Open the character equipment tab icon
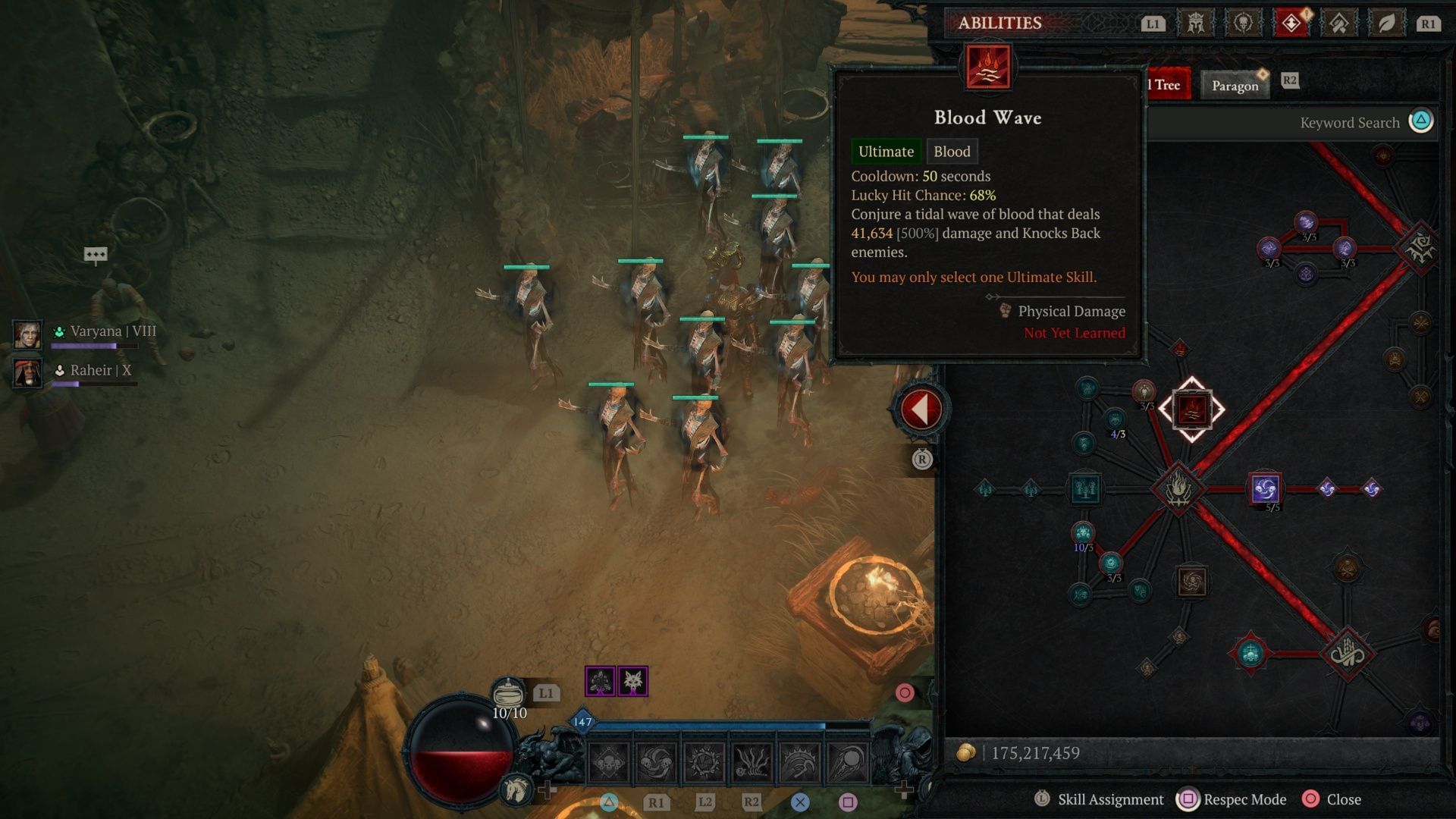Viewport: 1456px width, 819px height. (x=1195, y=24)
